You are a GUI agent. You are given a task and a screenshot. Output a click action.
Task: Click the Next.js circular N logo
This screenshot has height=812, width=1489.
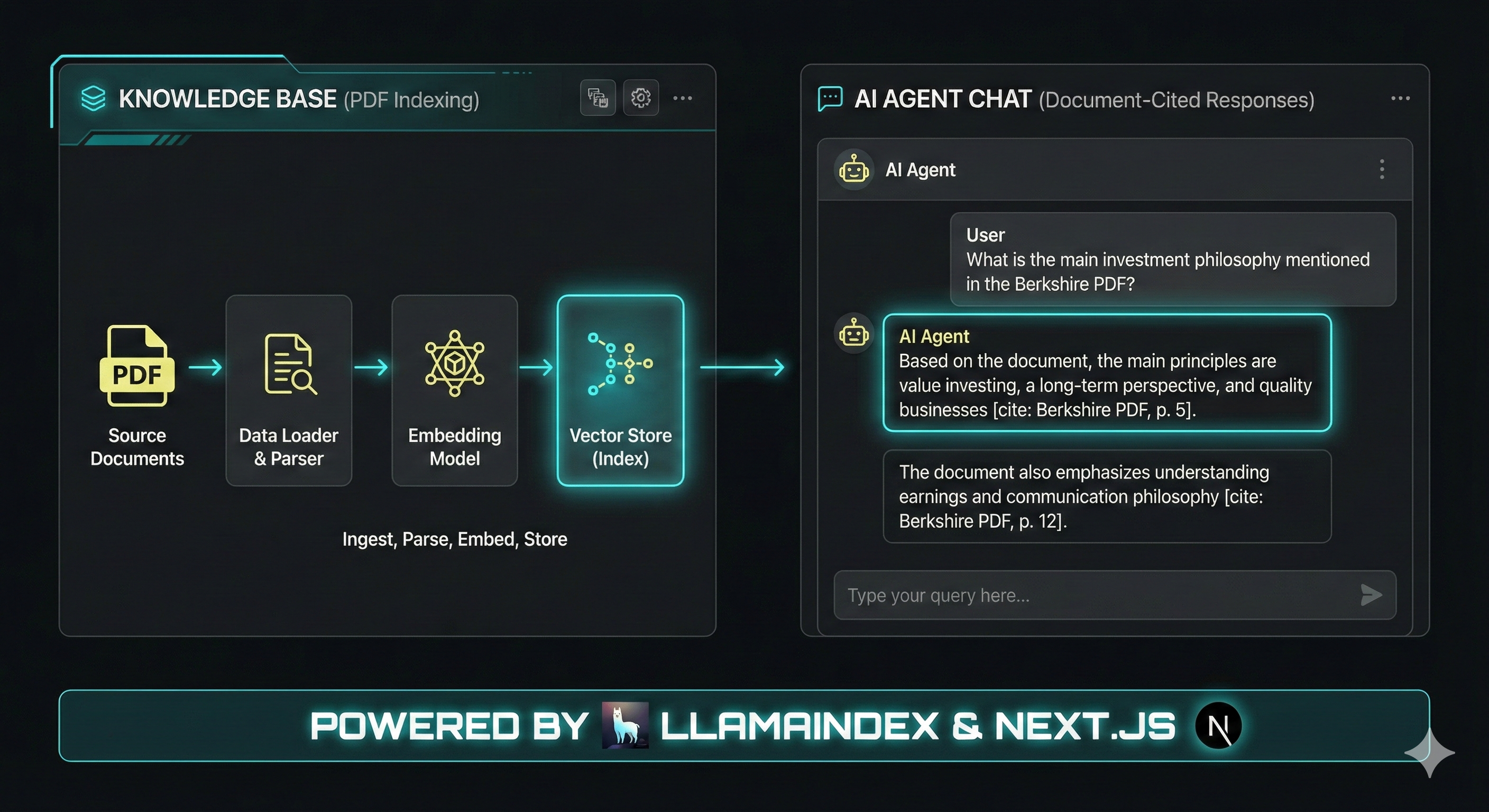(1218, 725)
